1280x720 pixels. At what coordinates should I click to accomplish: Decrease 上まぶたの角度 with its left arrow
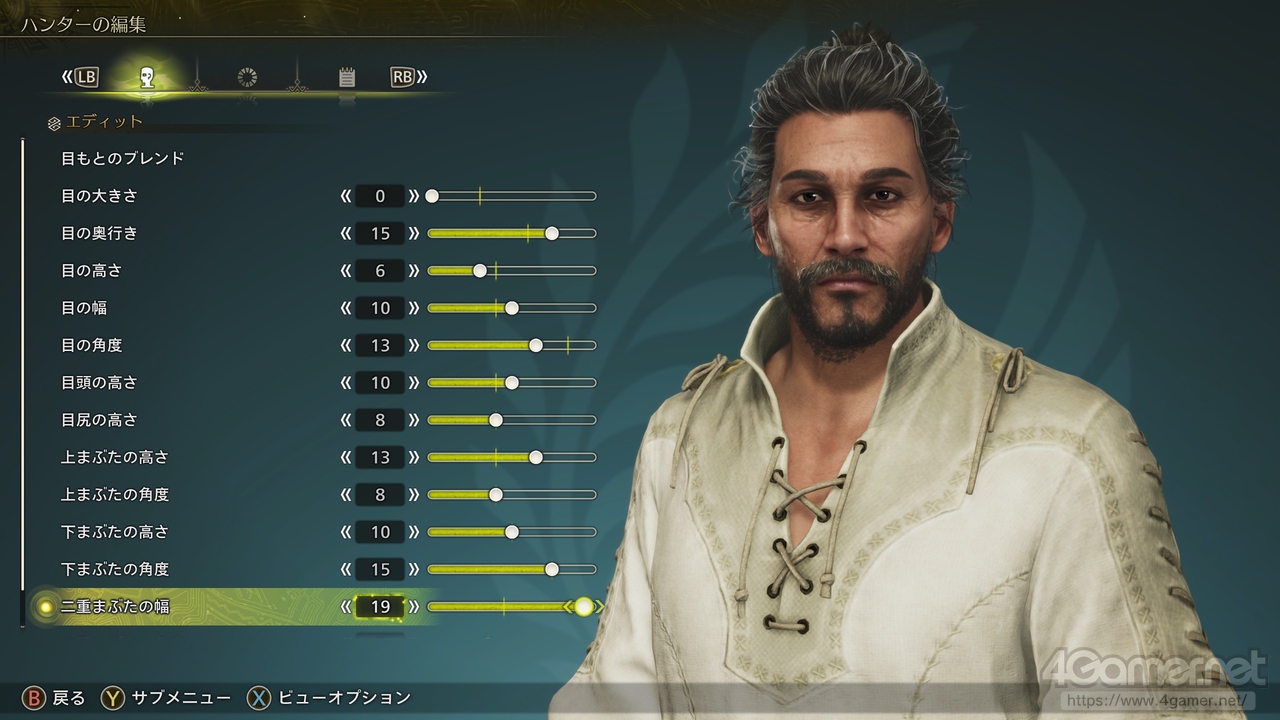(346, 495)
